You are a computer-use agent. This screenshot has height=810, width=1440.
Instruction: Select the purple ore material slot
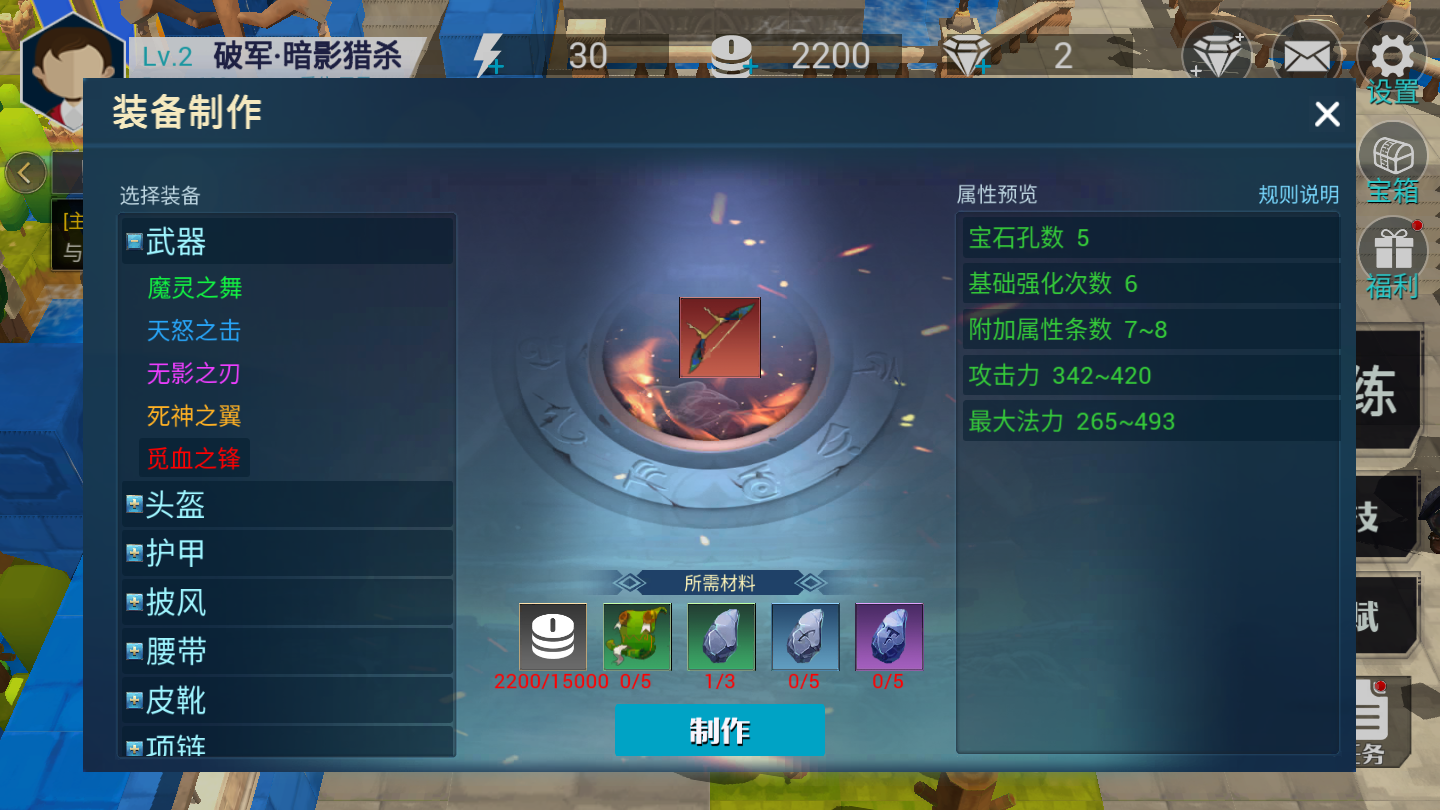[x=889, y=637]
